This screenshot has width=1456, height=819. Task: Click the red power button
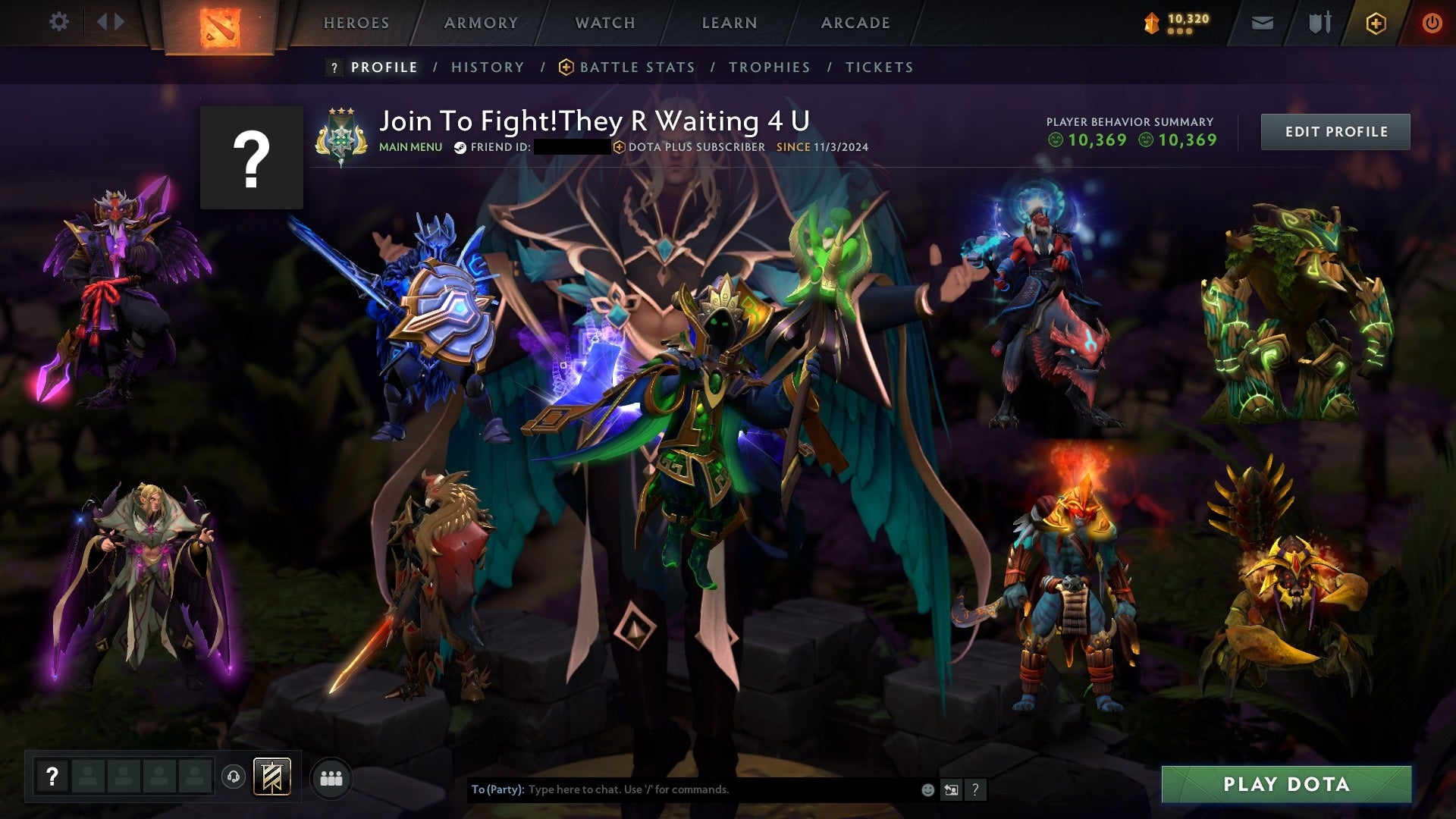click(x=1432, y=23)
